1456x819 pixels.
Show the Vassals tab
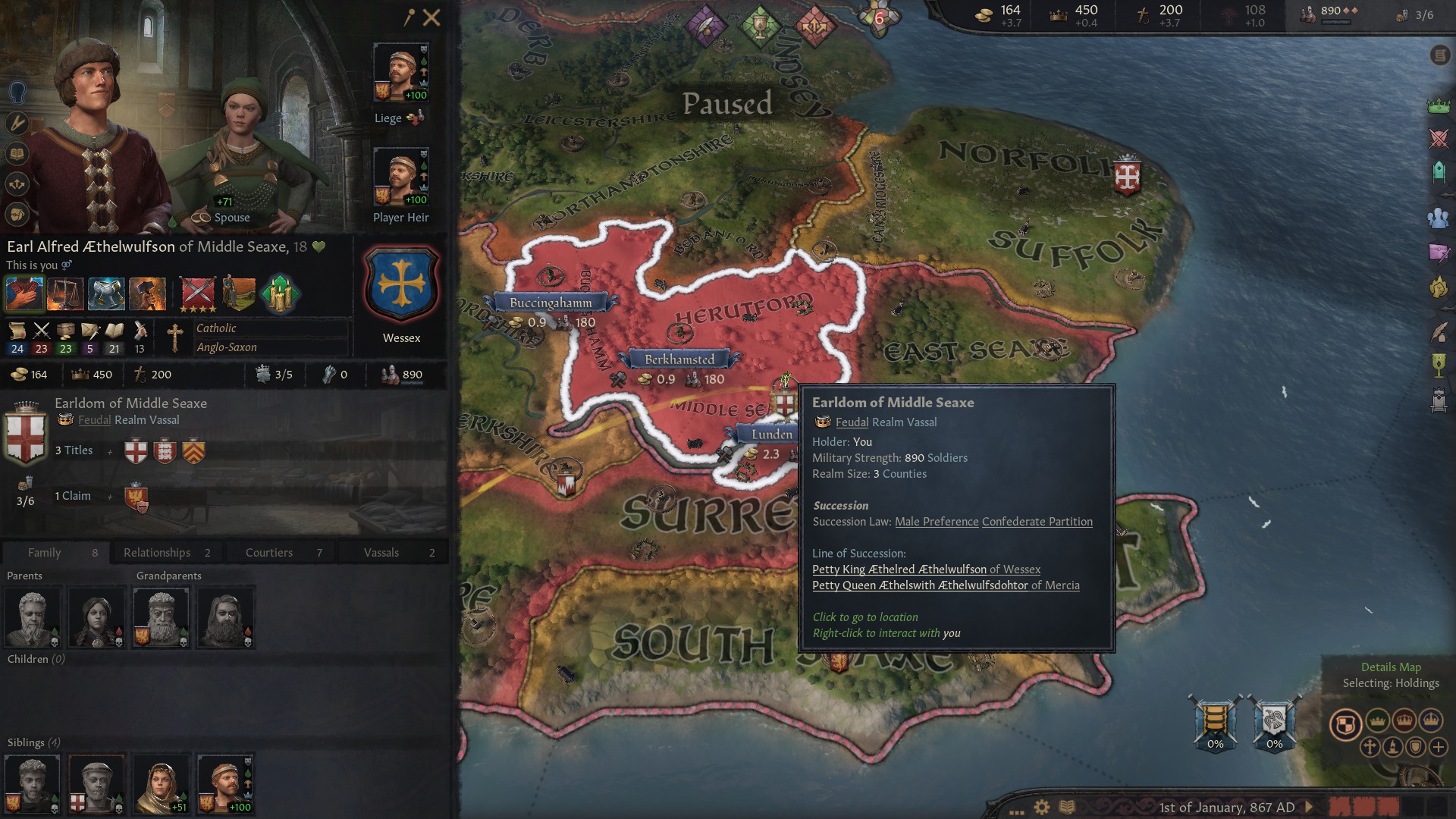393,553
